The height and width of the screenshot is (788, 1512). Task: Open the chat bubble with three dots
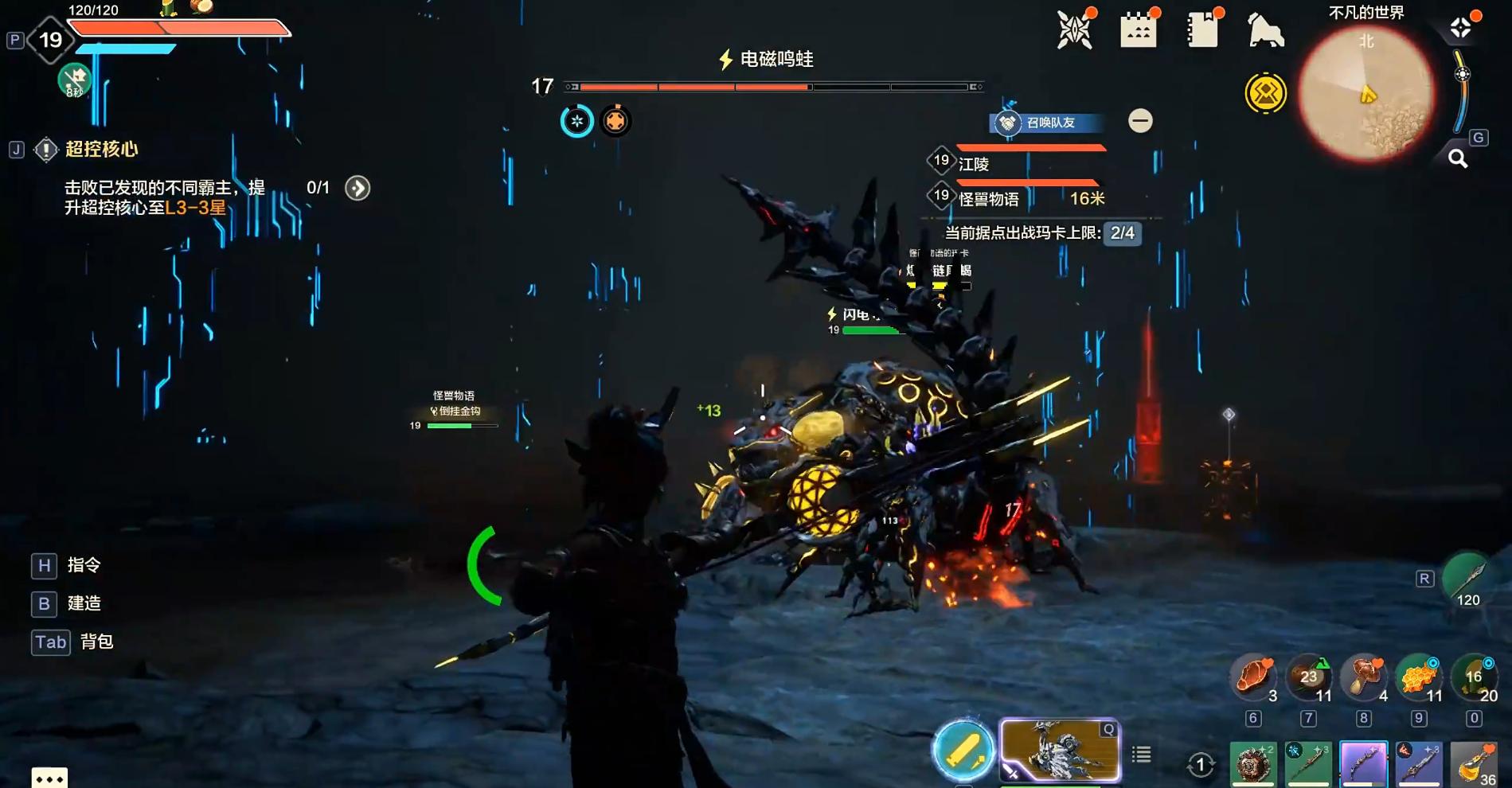49,778
